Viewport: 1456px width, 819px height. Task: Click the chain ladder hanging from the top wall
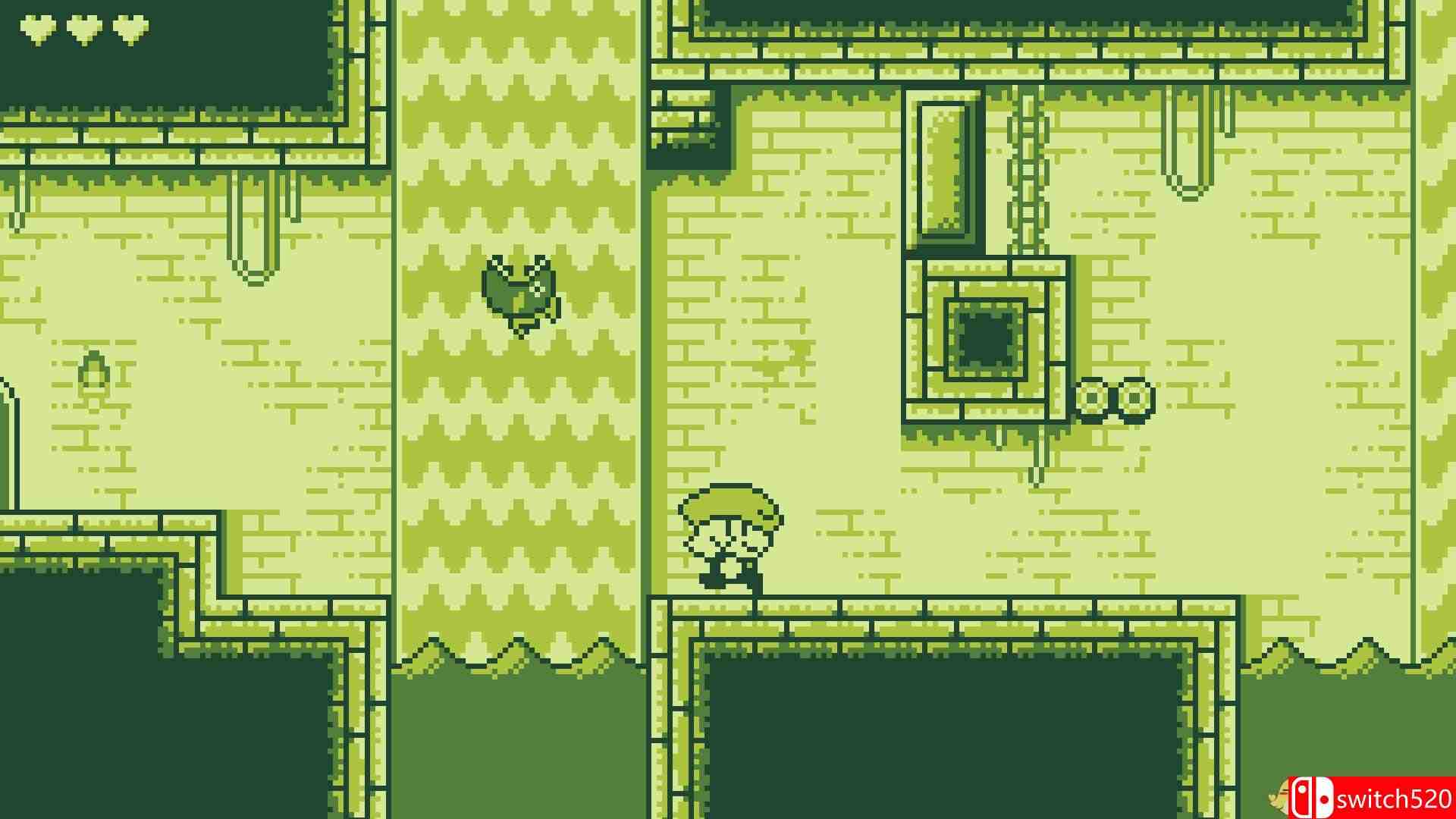click(1028, 167)
